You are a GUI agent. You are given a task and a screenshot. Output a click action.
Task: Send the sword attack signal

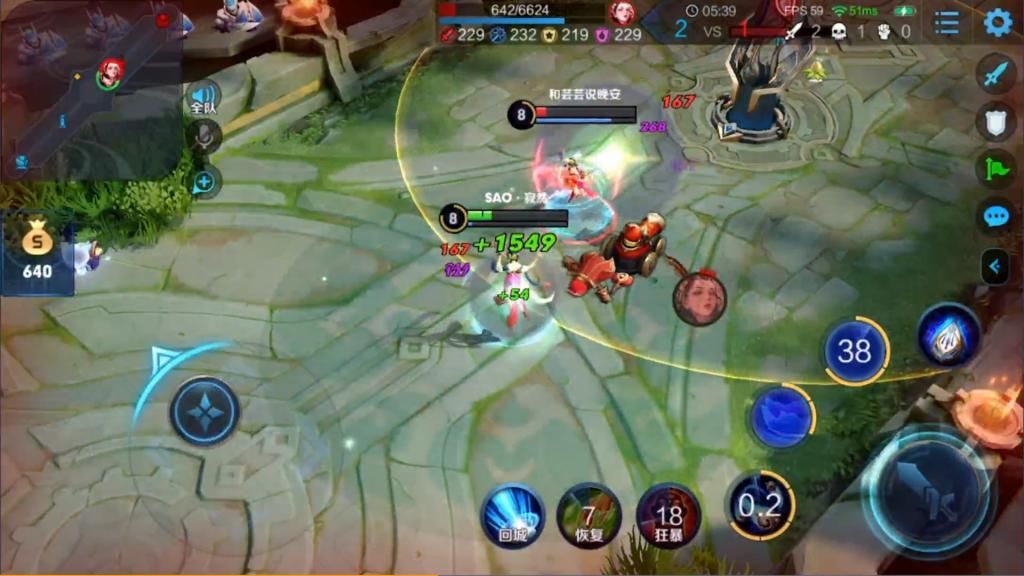[x=996, y=75]
